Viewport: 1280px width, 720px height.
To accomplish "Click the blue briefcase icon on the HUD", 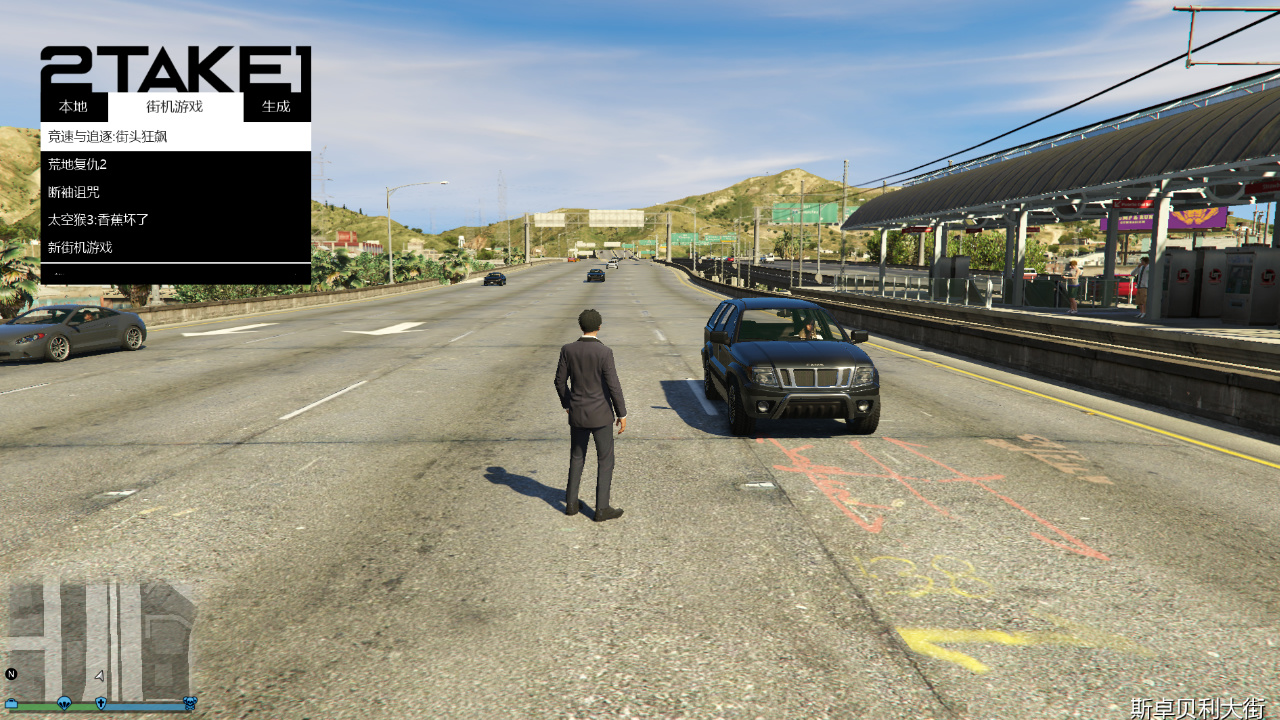I will click(x=11, y=703).
